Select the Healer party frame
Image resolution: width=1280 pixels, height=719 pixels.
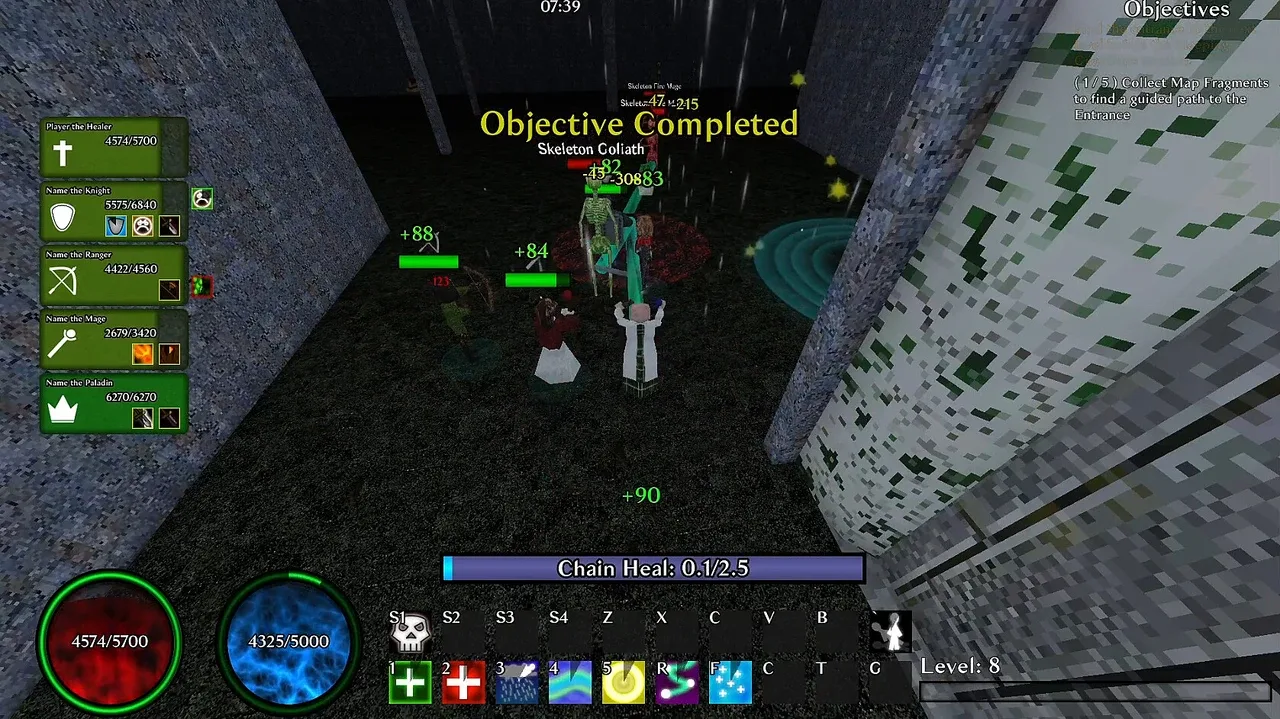[x=114, y=148]
